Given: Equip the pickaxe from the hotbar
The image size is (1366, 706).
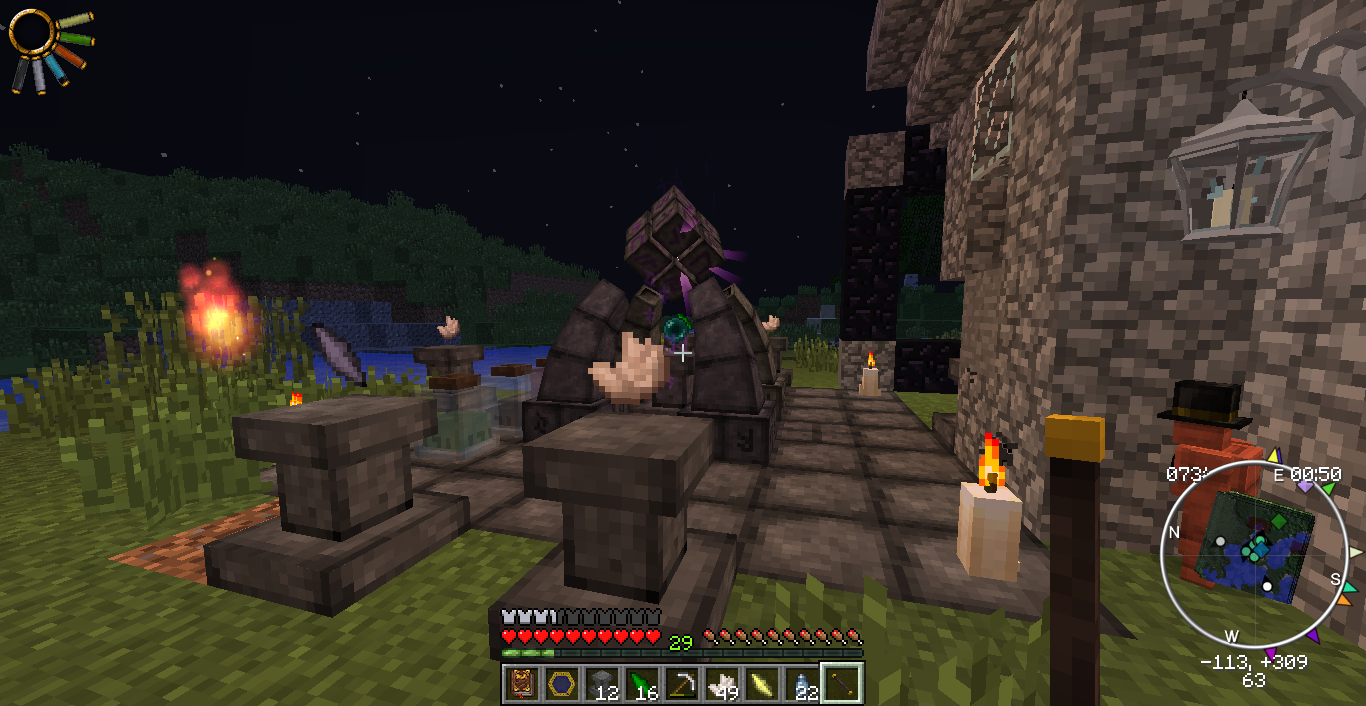Looking at the screenshot, I should click(681, 684).
